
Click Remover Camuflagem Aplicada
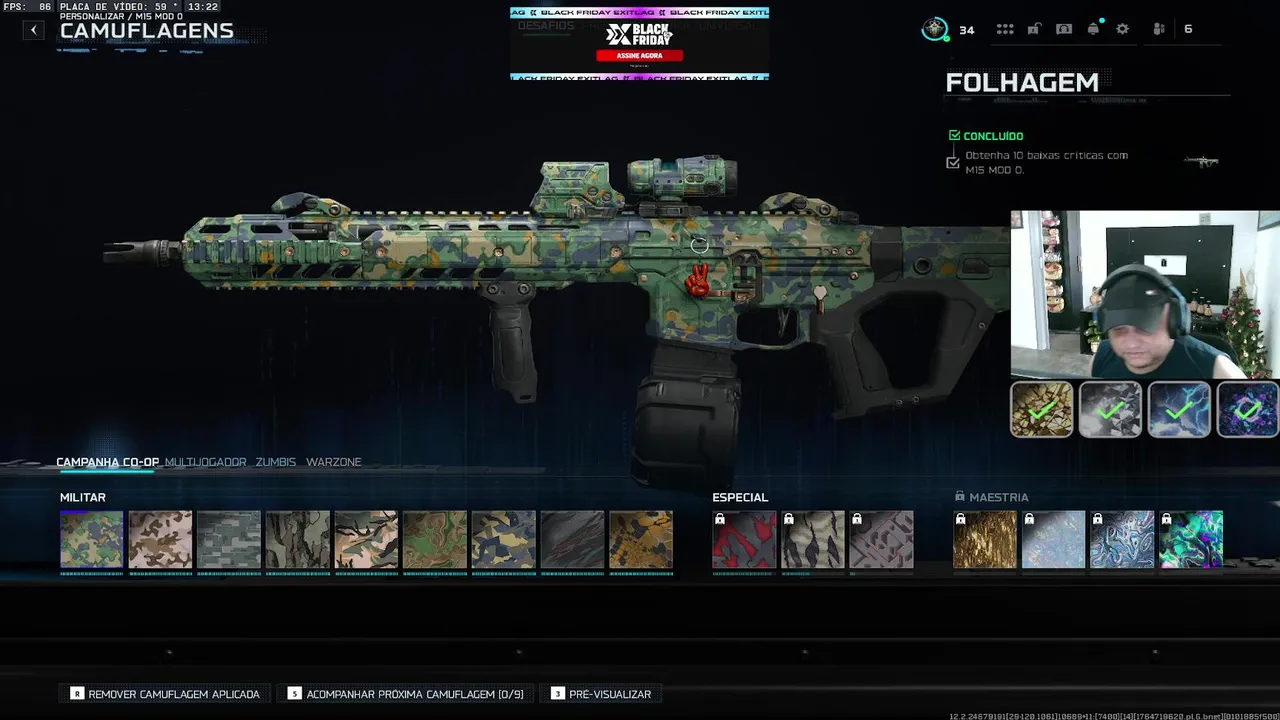point(165,694)
